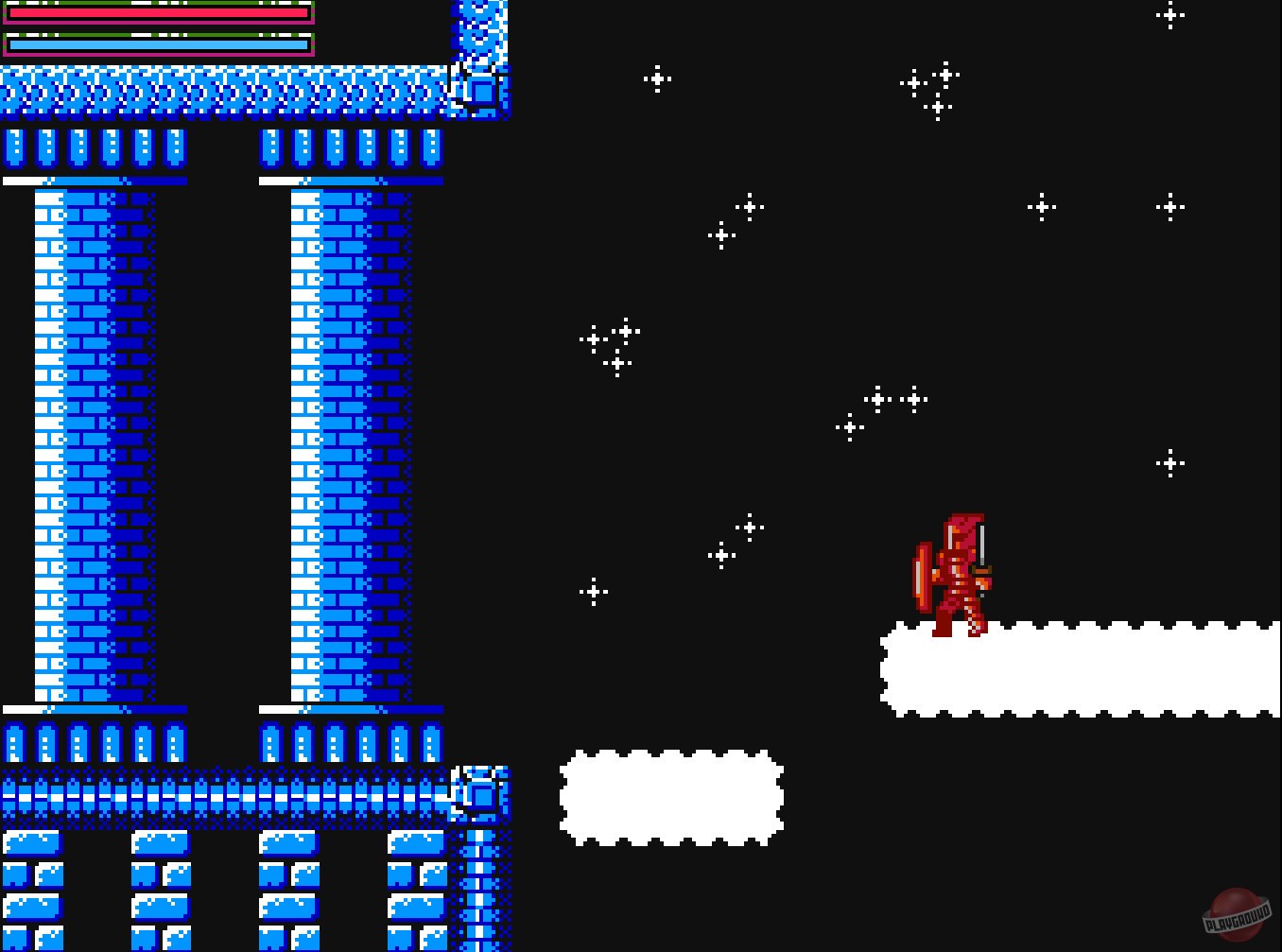Click the lower white cloud platform
This screenshot has height=952, width=1282.
(671, 799)
